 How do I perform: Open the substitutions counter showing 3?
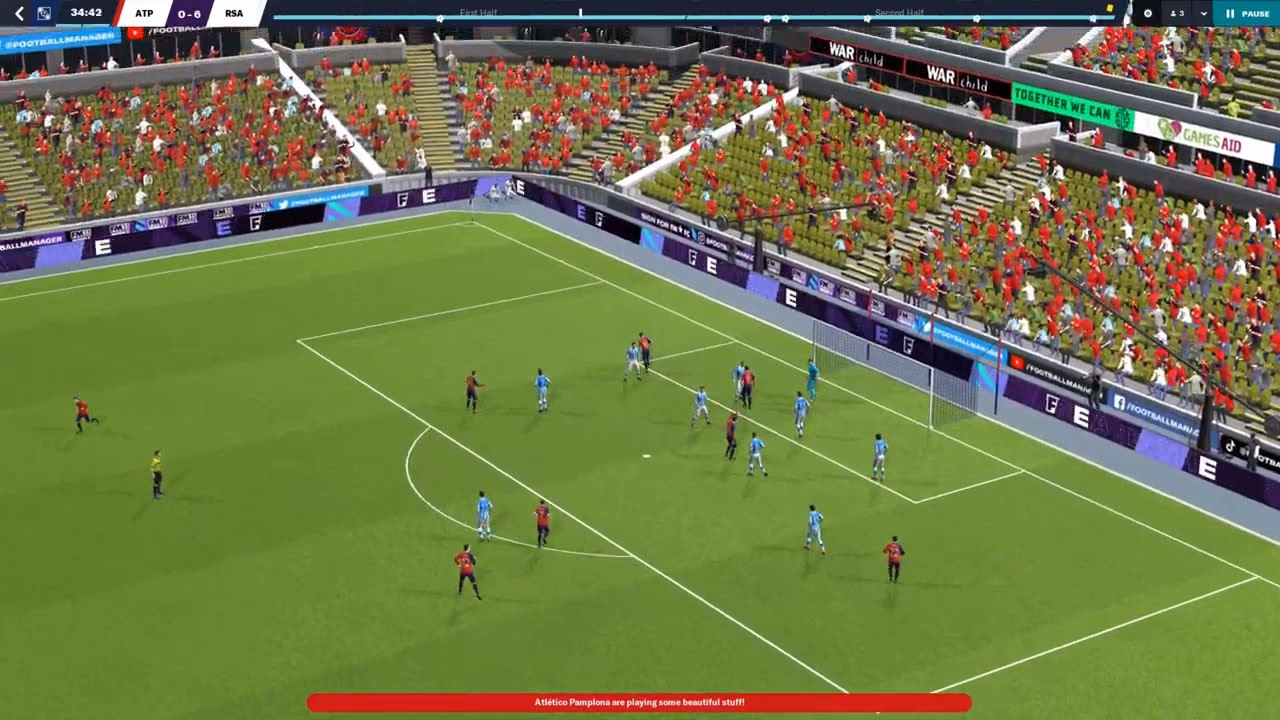point(1177,13)
